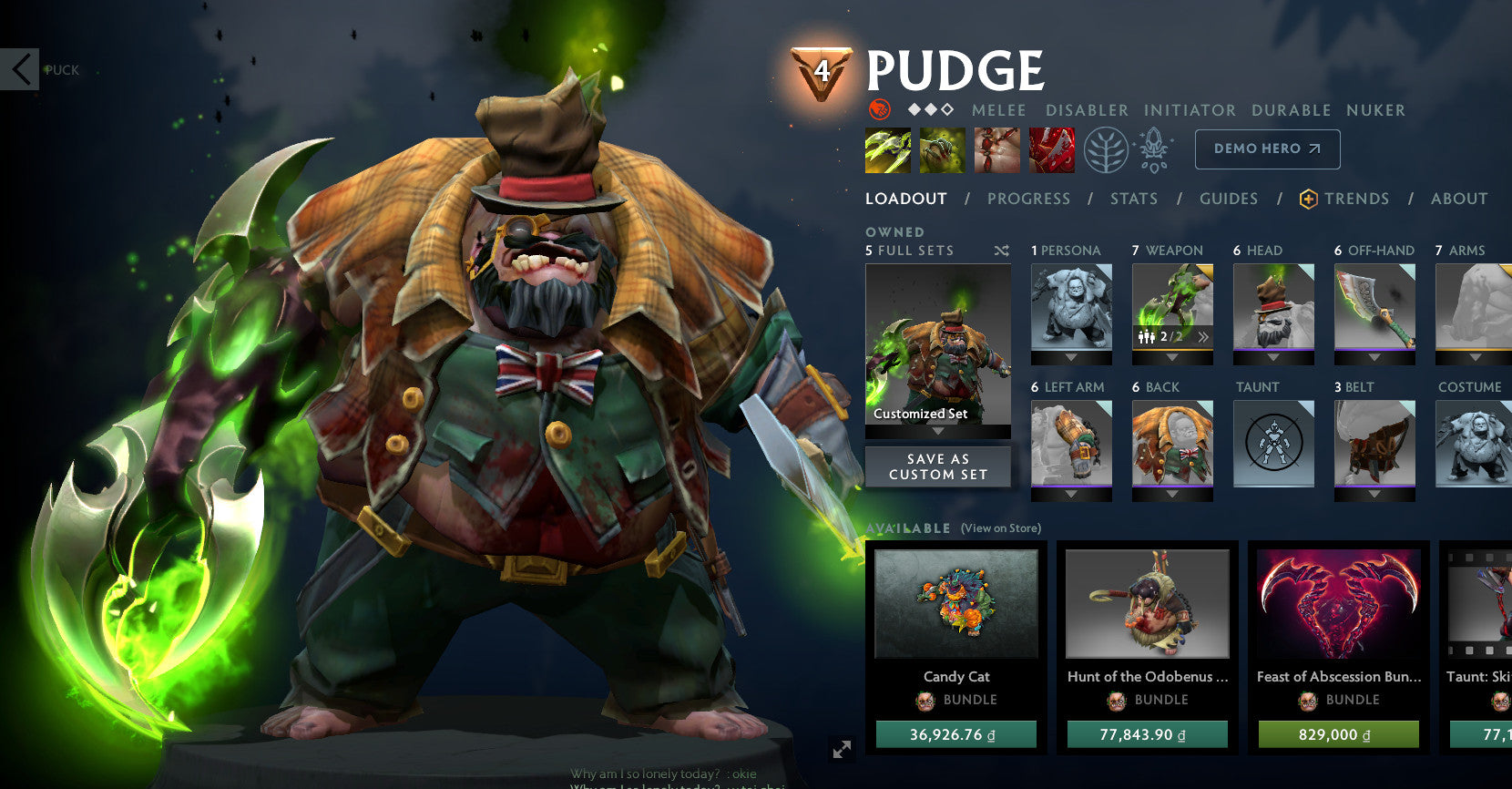Click the back arrow to return to Puck

pos(20,69)
